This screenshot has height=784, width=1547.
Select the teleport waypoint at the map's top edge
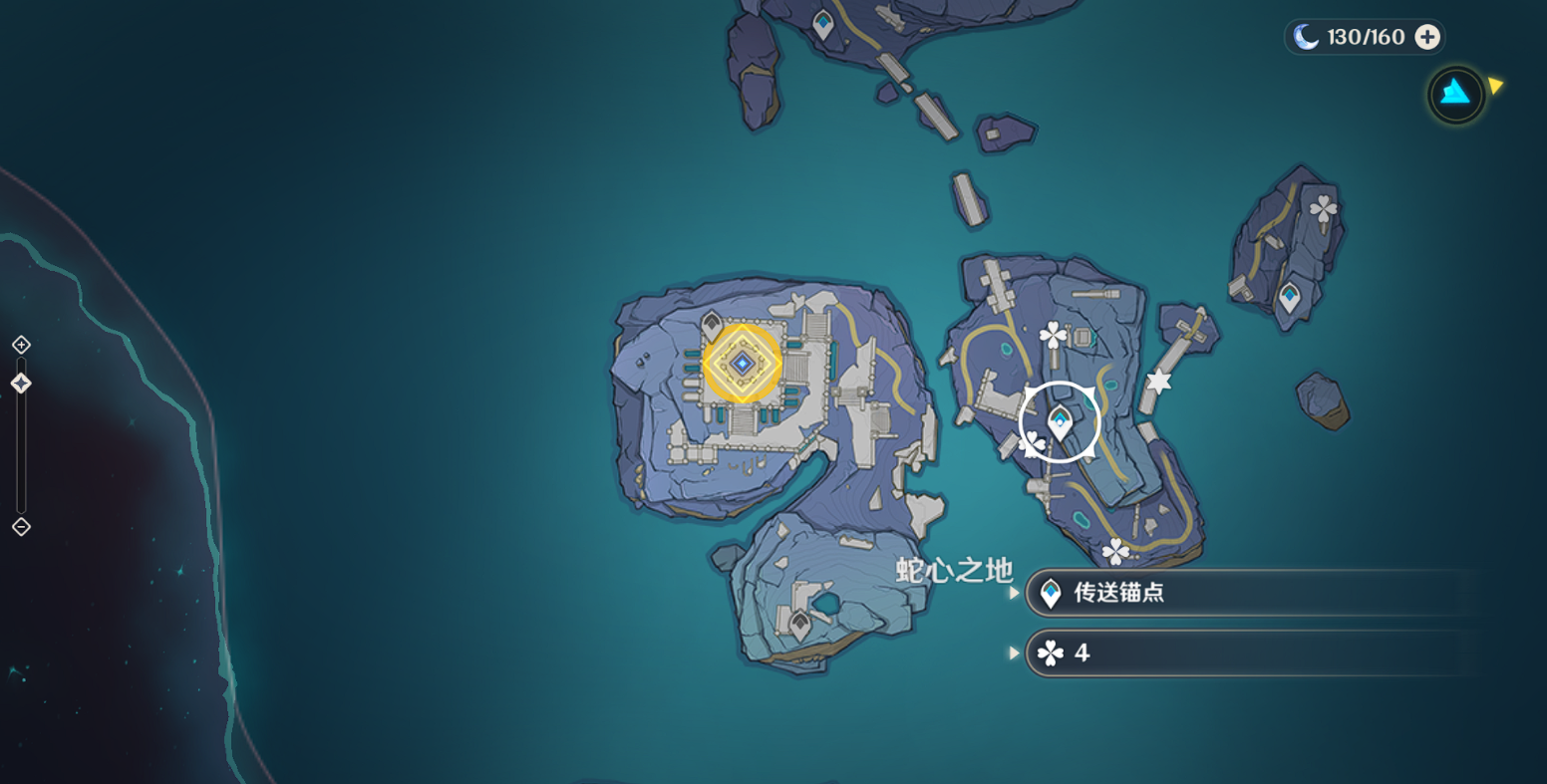coord(823,24)
